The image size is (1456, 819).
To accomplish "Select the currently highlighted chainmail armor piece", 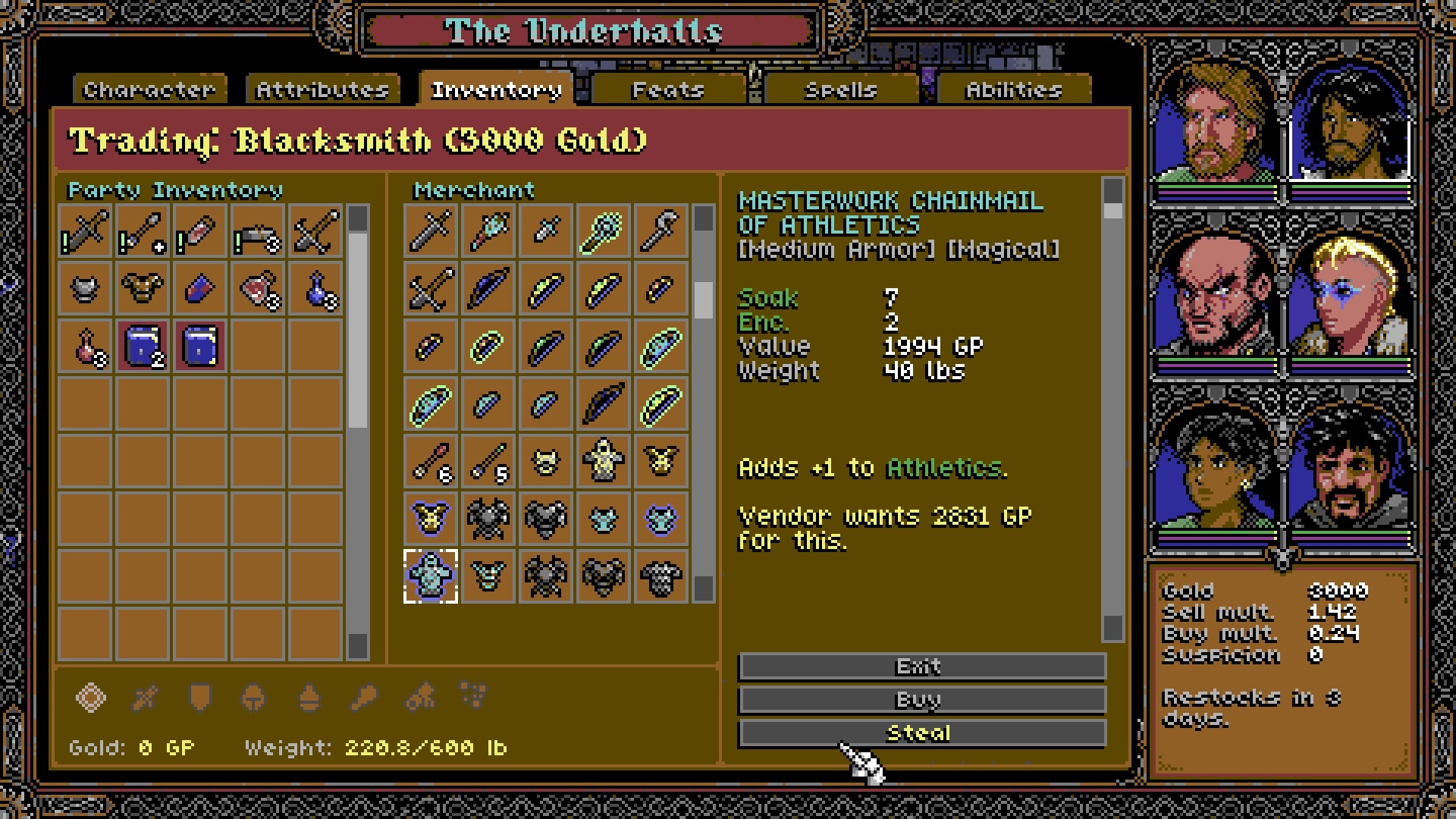I will tap(429, 575).
